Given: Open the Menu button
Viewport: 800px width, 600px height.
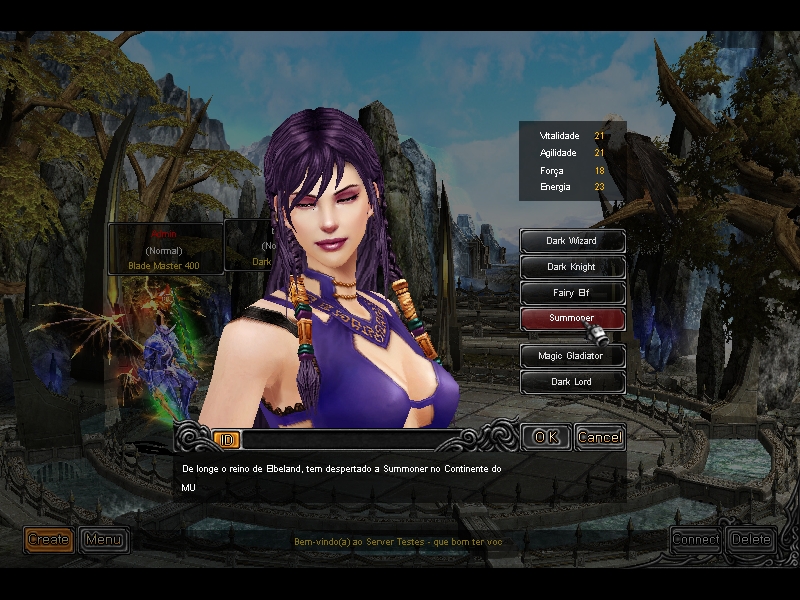Looking at the screenshot, I should tap(103, 539).
